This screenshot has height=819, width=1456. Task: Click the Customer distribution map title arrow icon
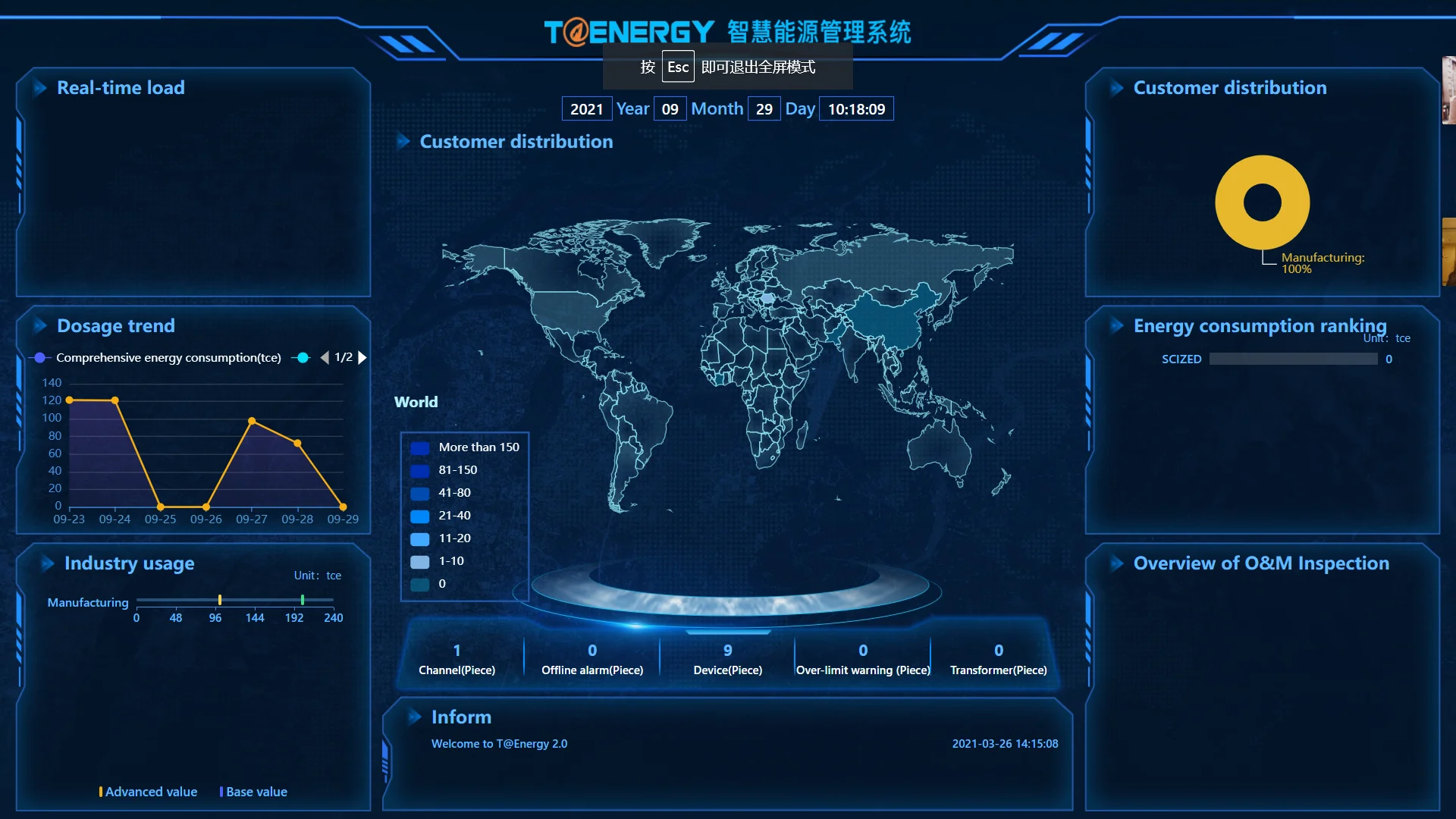[405, 141]
